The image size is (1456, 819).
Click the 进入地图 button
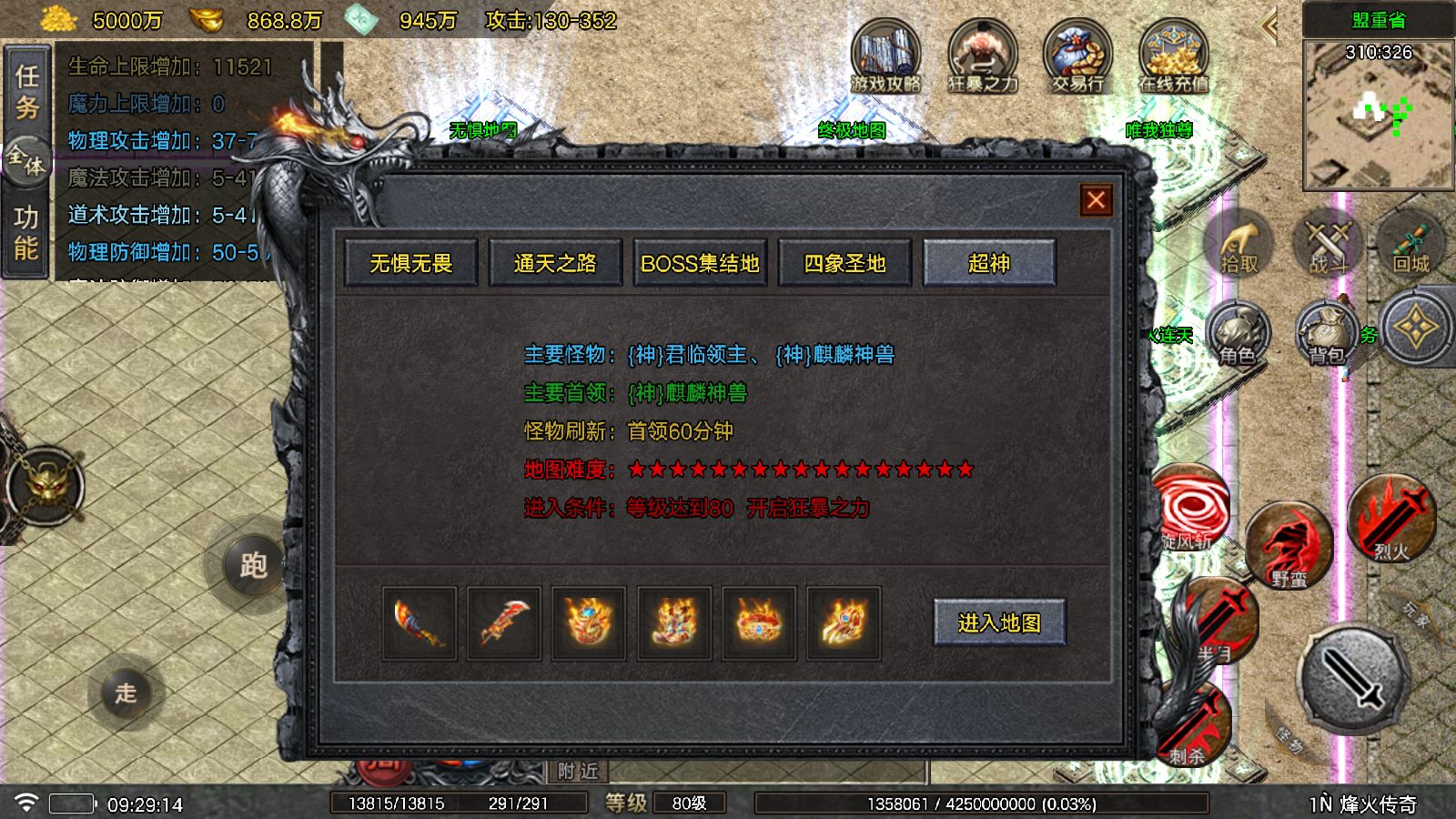(x=999, y=622)
